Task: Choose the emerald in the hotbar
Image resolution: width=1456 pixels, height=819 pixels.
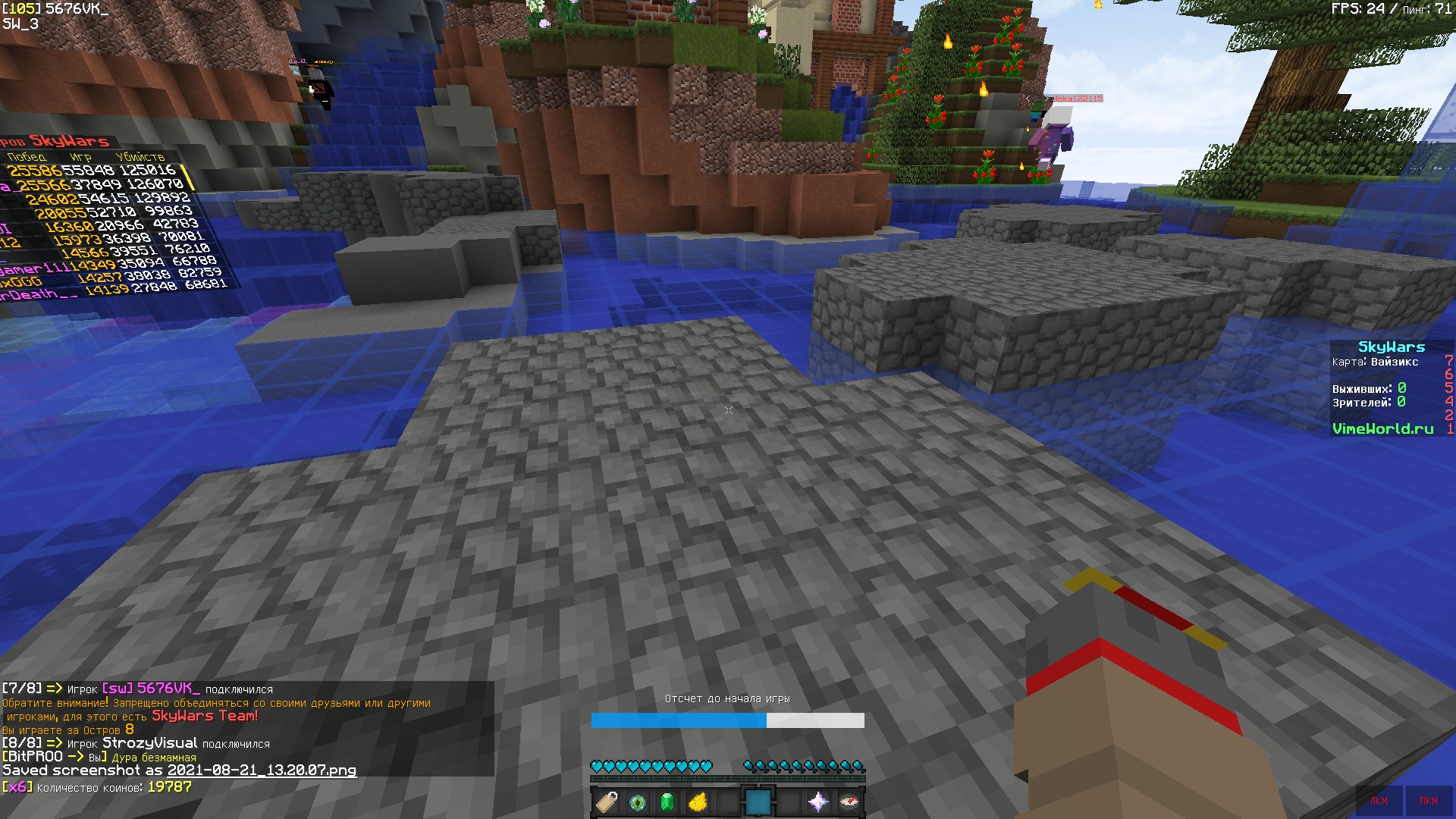Action: [667, 802]
